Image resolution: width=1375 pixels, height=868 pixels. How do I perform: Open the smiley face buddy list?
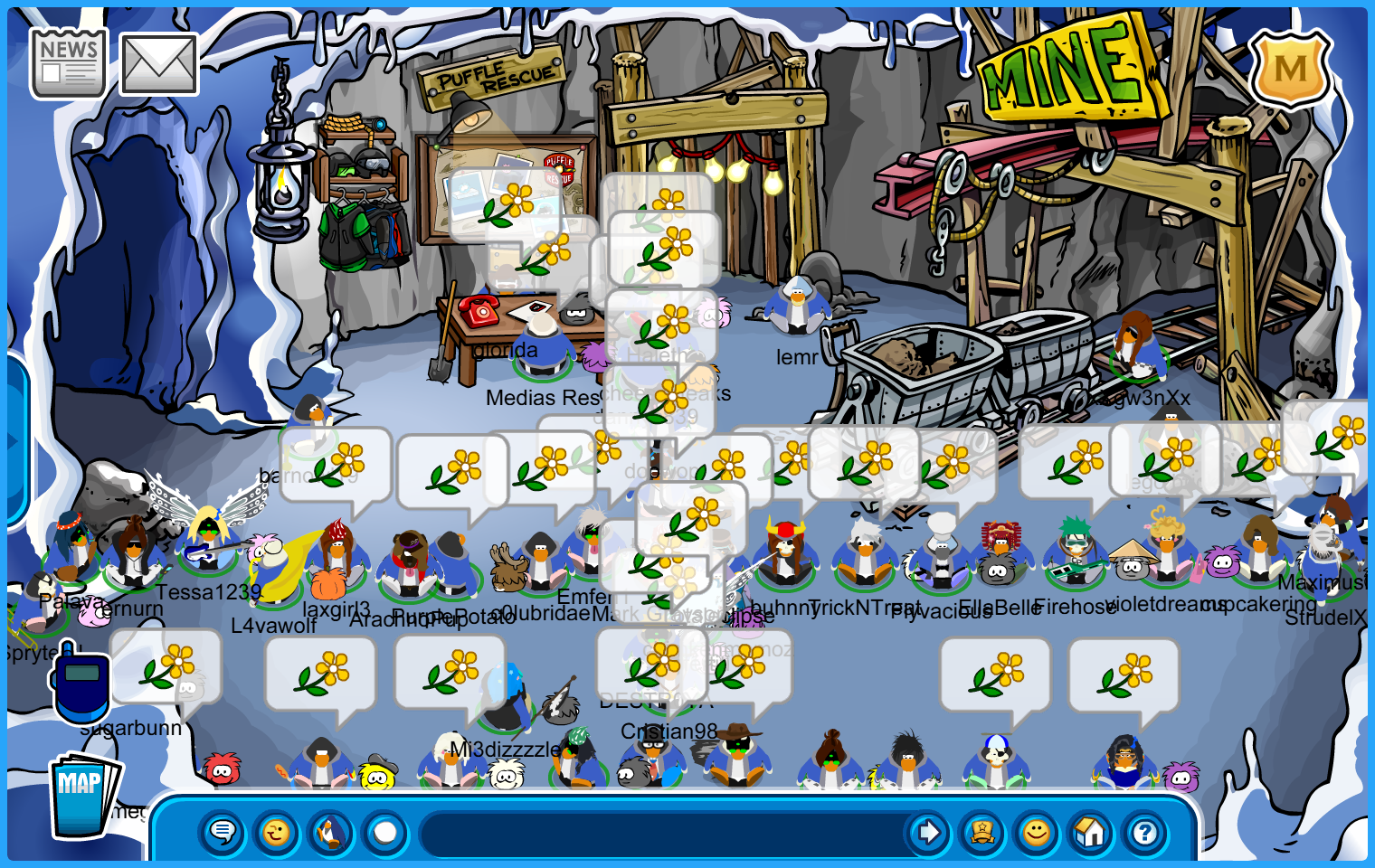point(1037,832)
